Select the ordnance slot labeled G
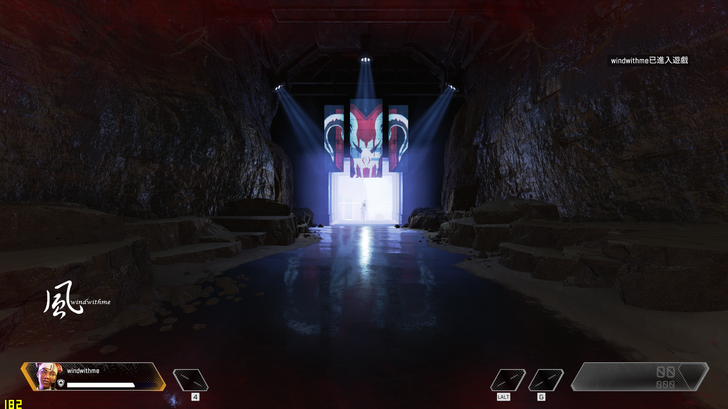 coord(545,380)
